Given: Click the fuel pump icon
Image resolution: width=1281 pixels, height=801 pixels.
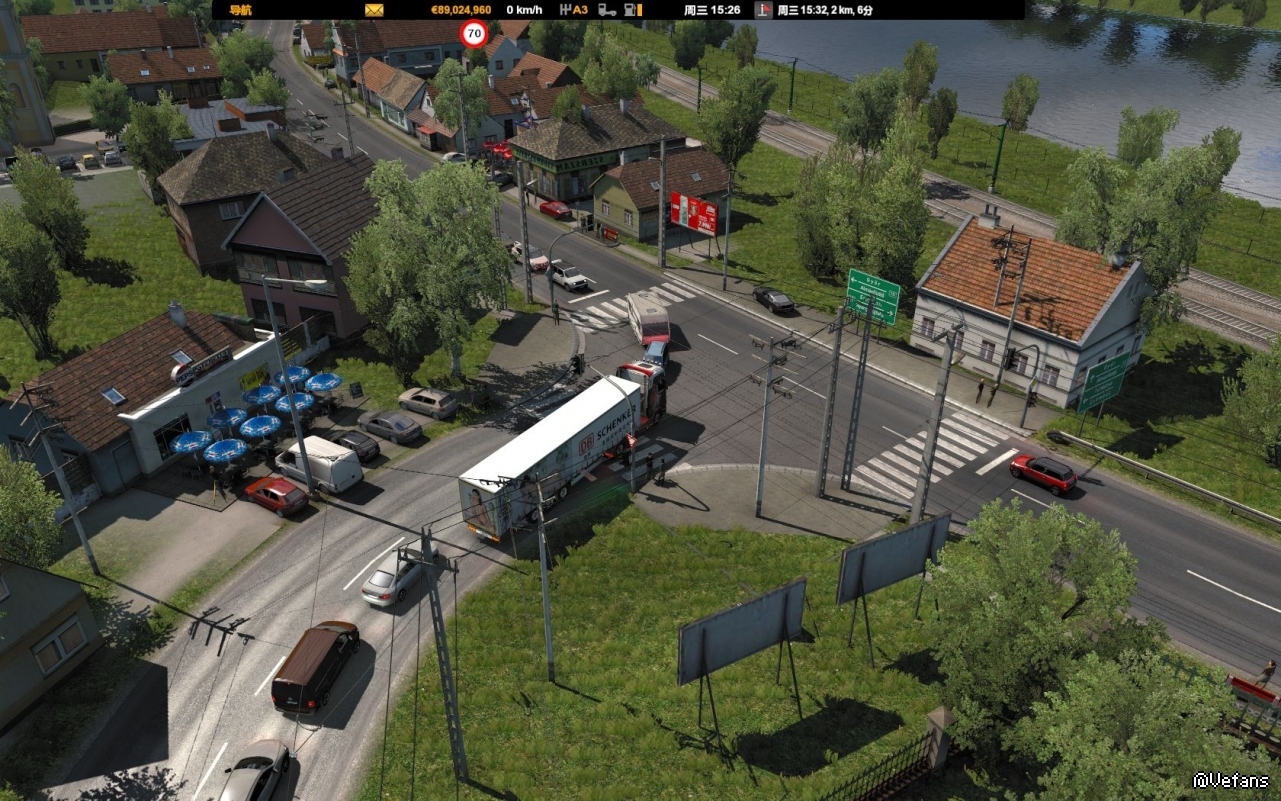Looking at the screenshot, I should click(x=632, y=10).
